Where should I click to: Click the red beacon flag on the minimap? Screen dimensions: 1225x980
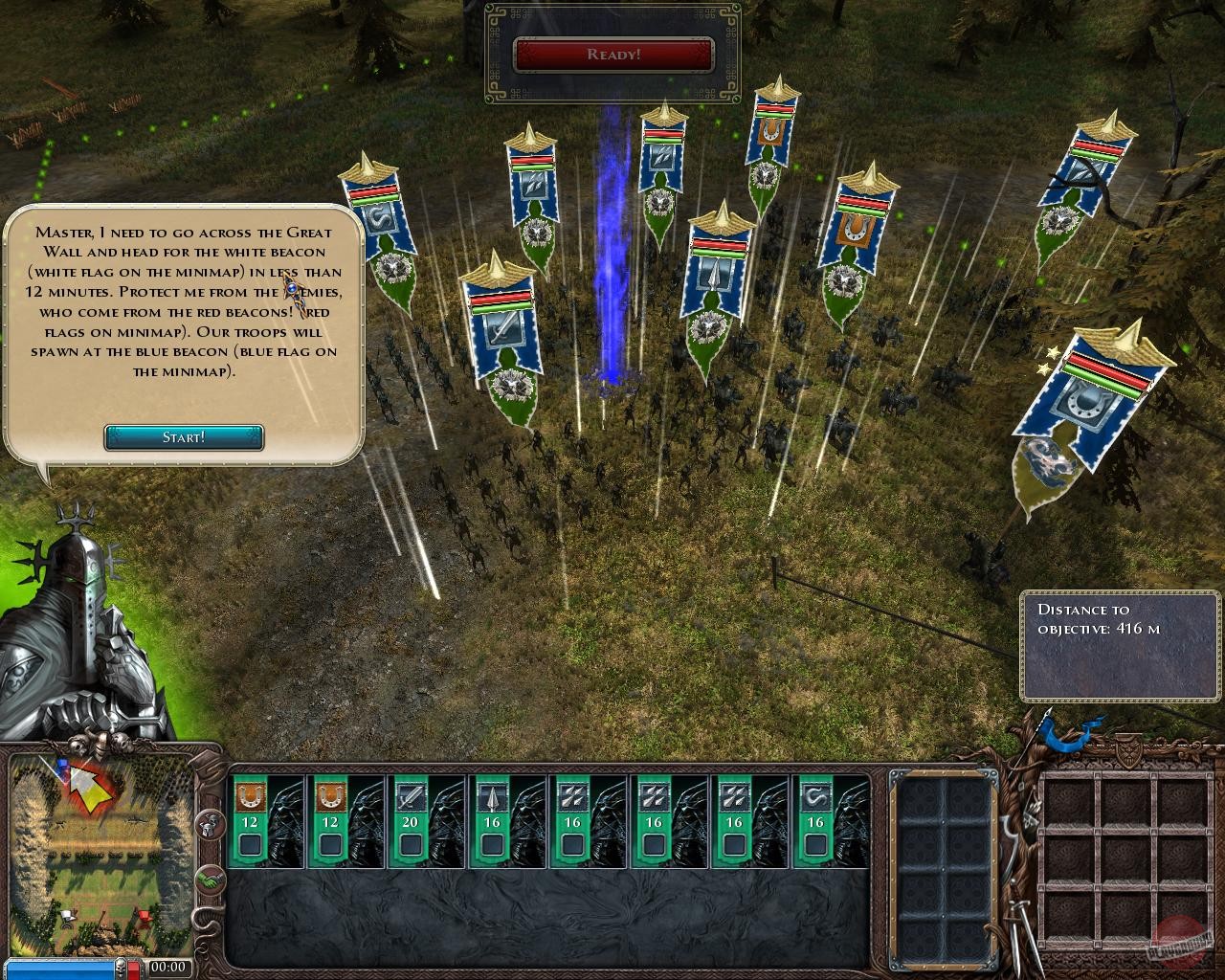(x=145, y=914)
